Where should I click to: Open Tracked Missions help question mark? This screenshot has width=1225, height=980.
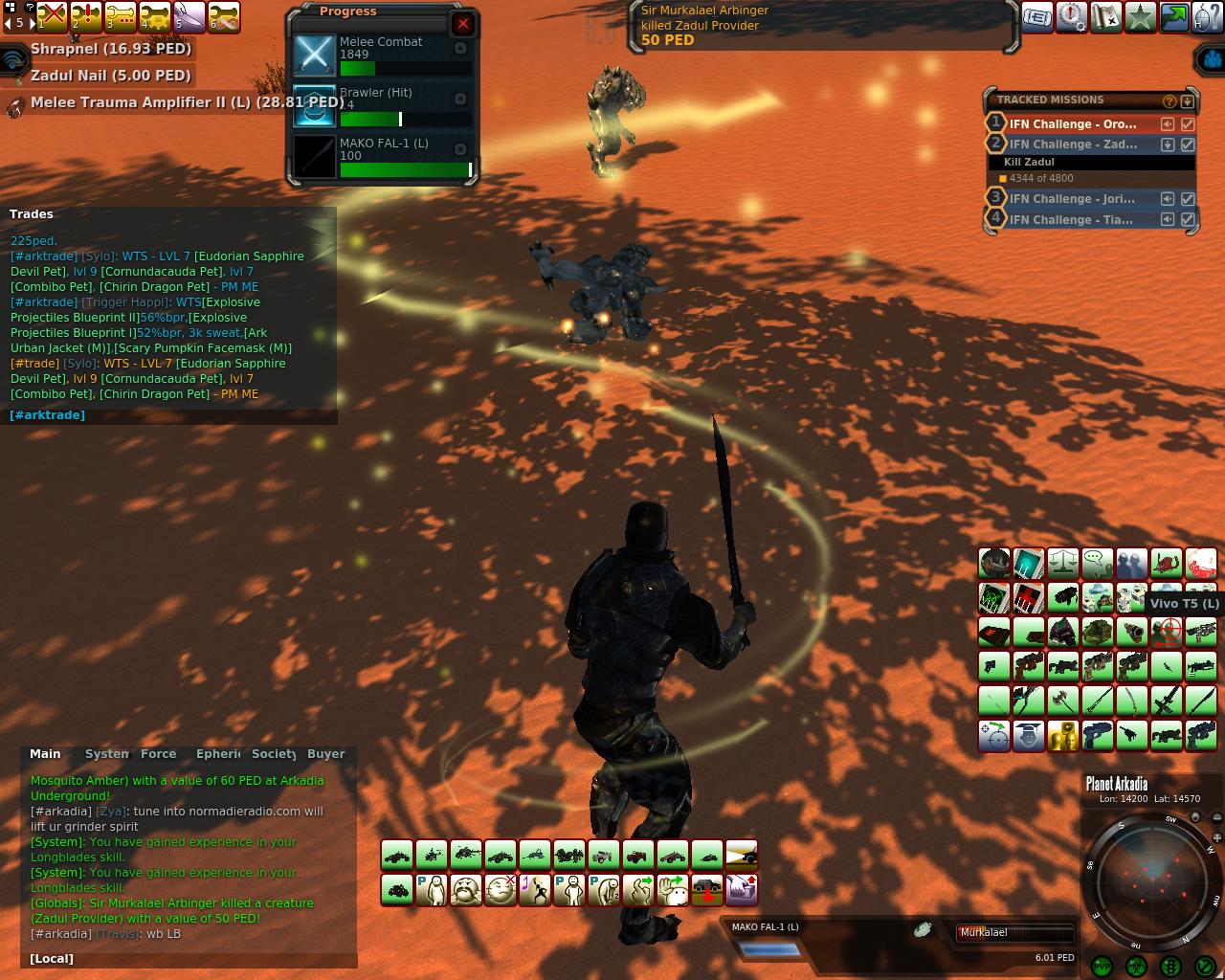tap(1169, 100)
